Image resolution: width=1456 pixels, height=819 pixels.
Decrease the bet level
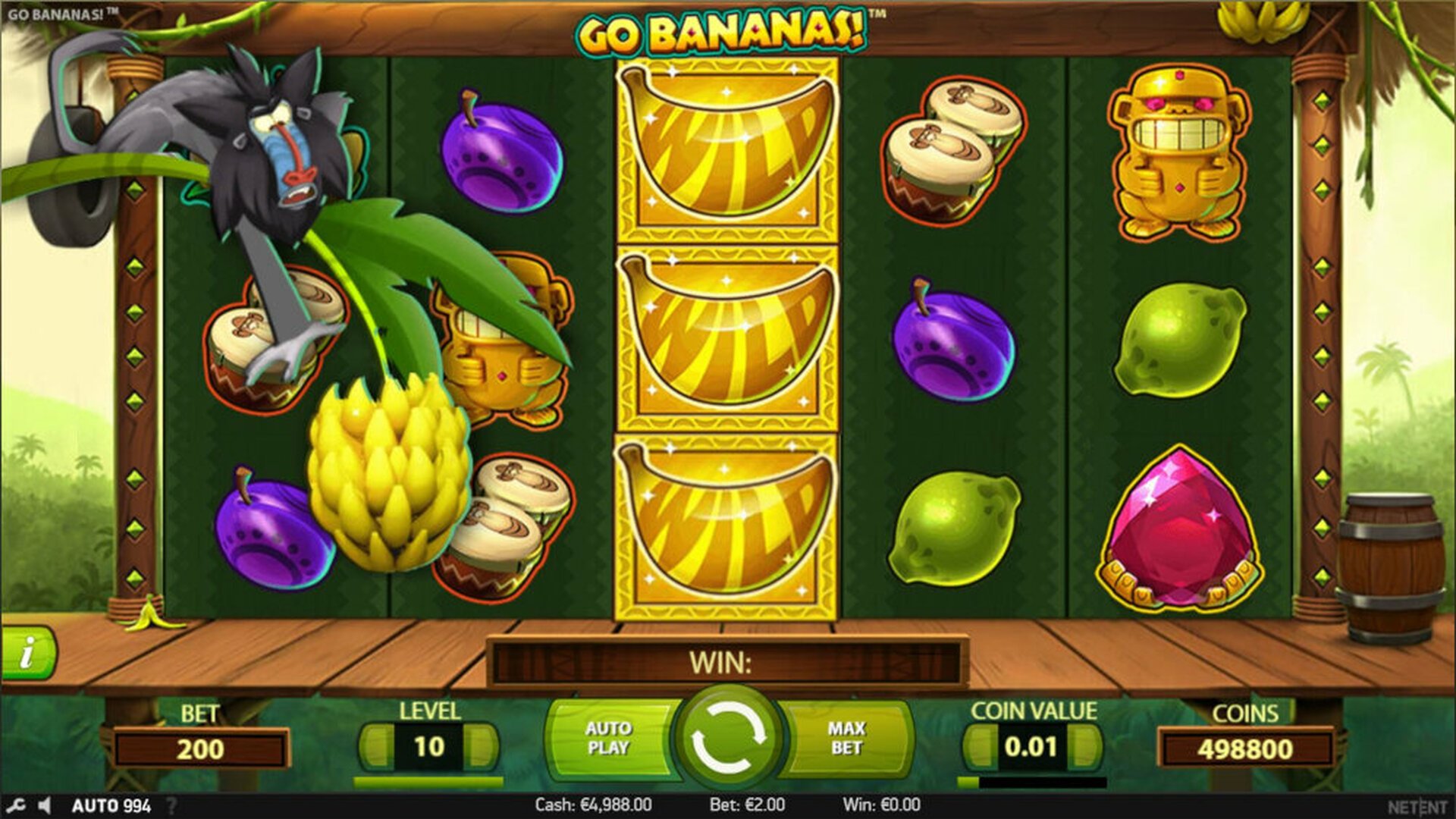(375, 747)
